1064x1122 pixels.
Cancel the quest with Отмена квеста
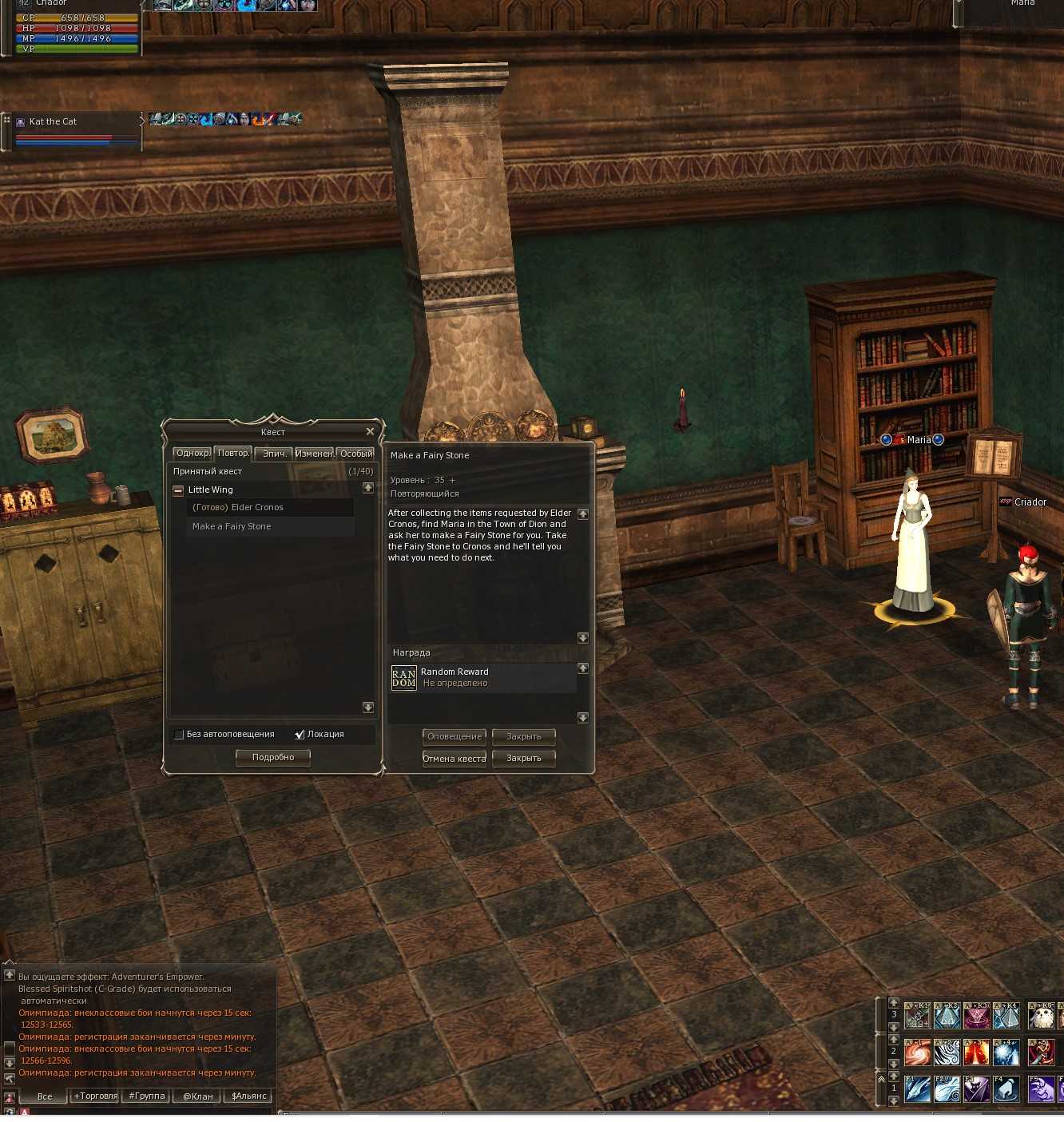tap(454, 759)
